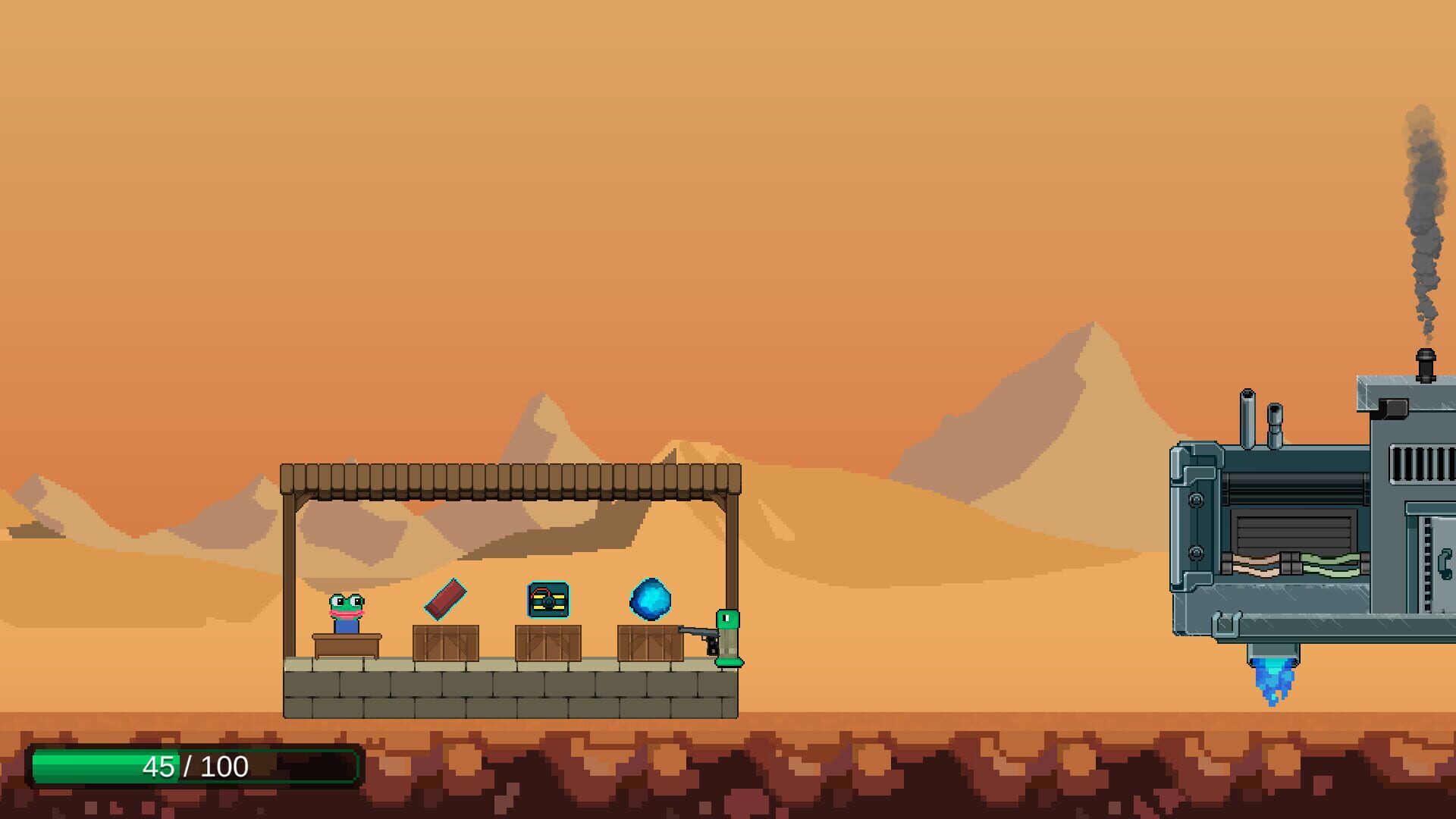Click the smoking chimney on the factory
This screenshot has width=1456, height=819.
coord(1424,364)
